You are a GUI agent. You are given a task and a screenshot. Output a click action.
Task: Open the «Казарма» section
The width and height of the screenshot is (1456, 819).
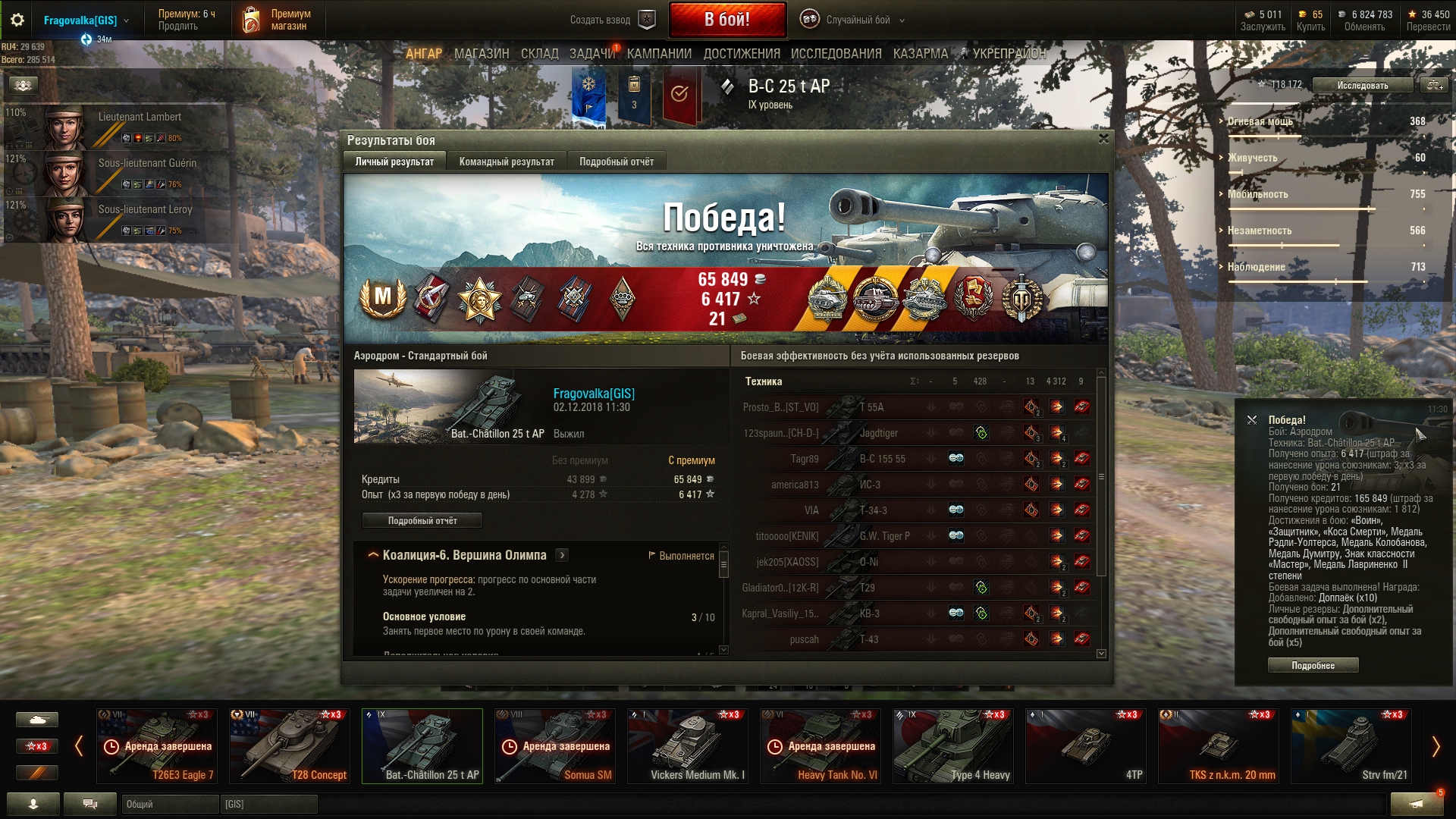920,54
